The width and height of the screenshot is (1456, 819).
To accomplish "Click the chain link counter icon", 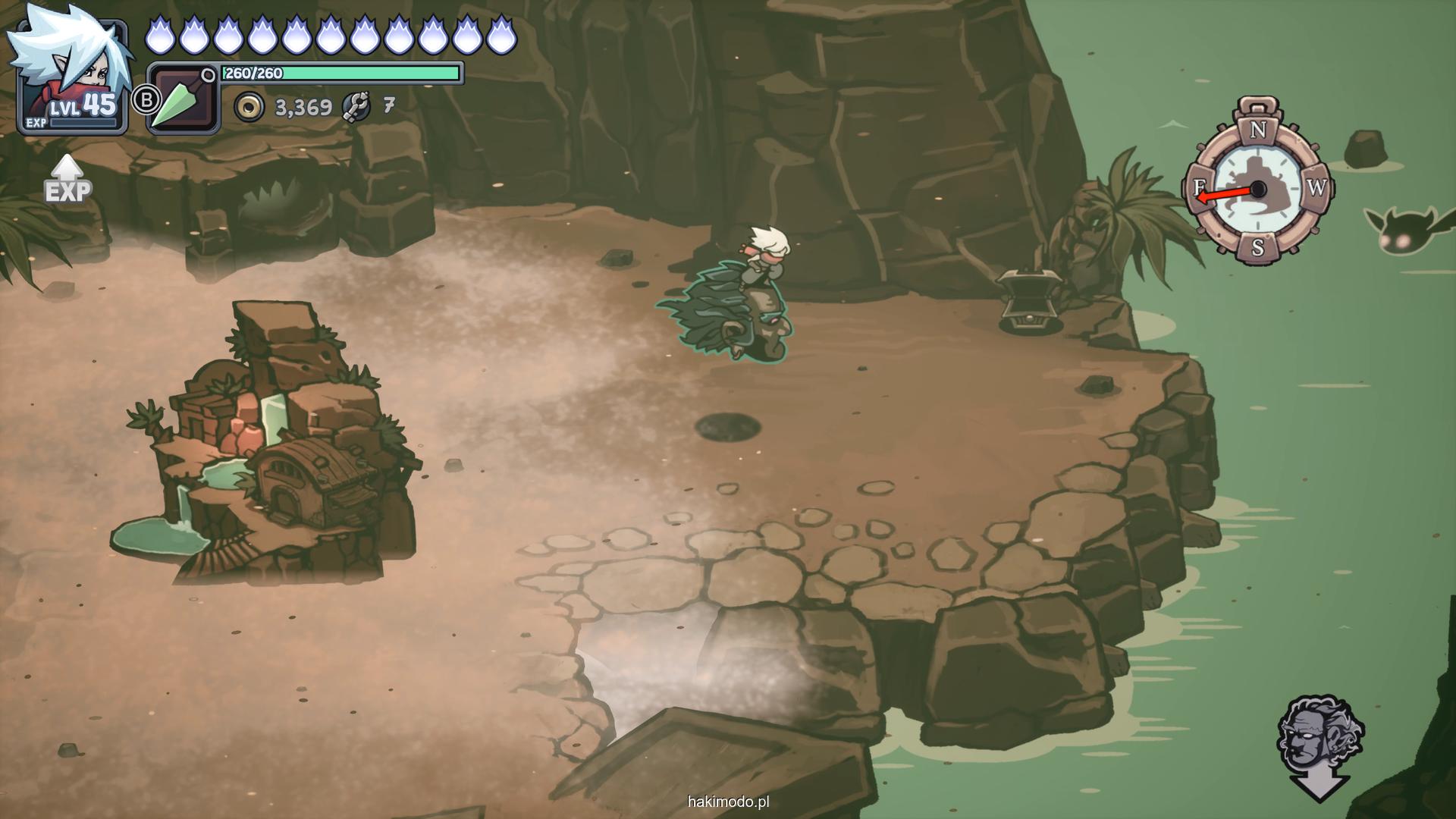I will pyautogui.click(x=356, y=107).
